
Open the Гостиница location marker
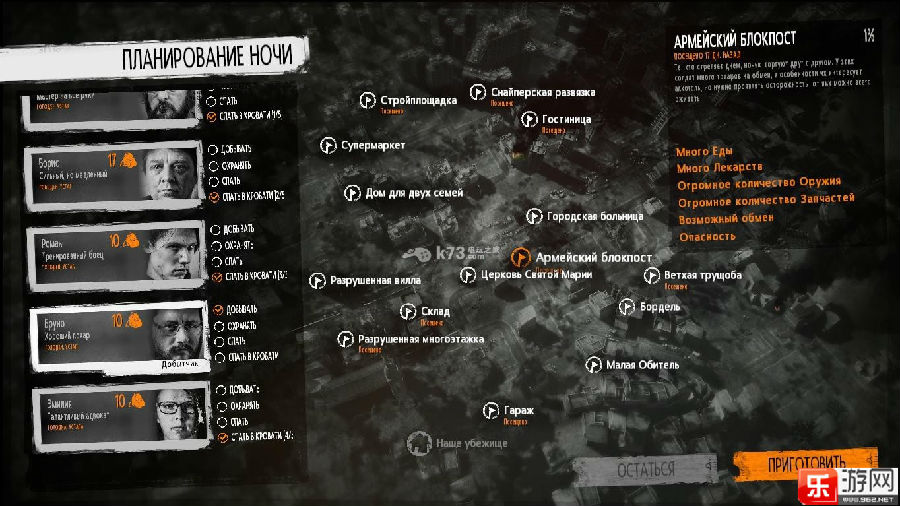pos(531,120)
